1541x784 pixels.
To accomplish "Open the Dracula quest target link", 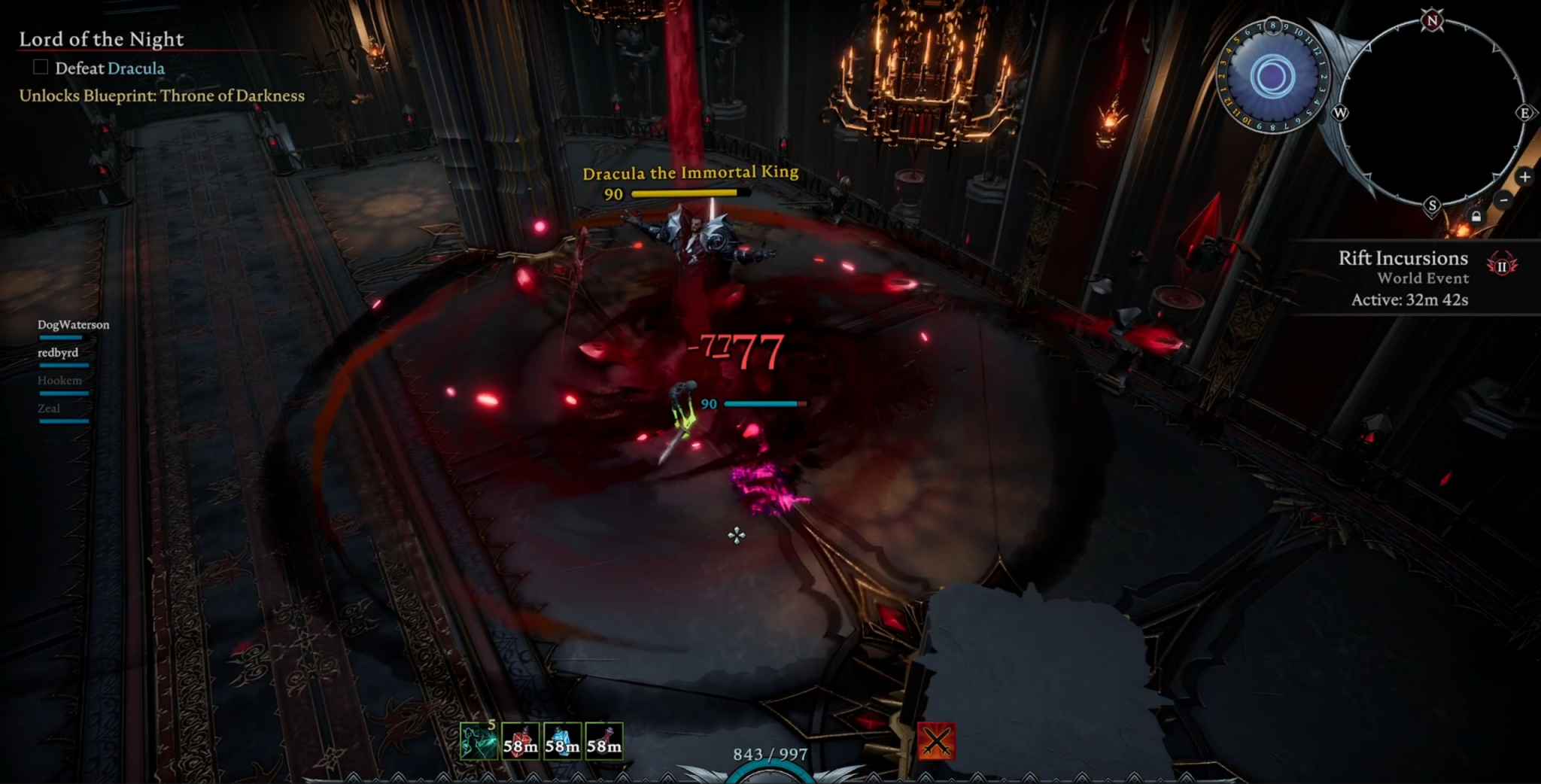I will (137, 68).
